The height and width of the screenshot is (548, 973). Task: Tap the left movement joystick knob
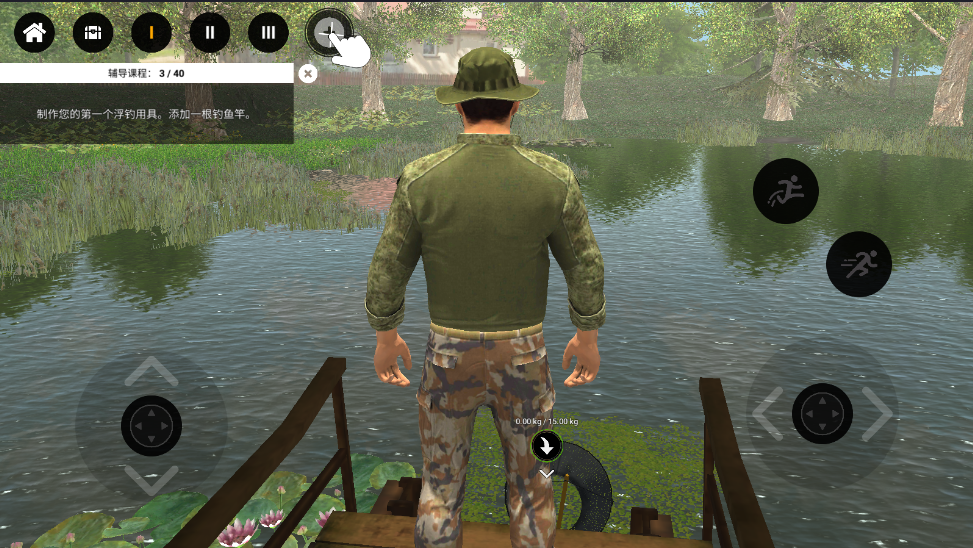[151, 426]
